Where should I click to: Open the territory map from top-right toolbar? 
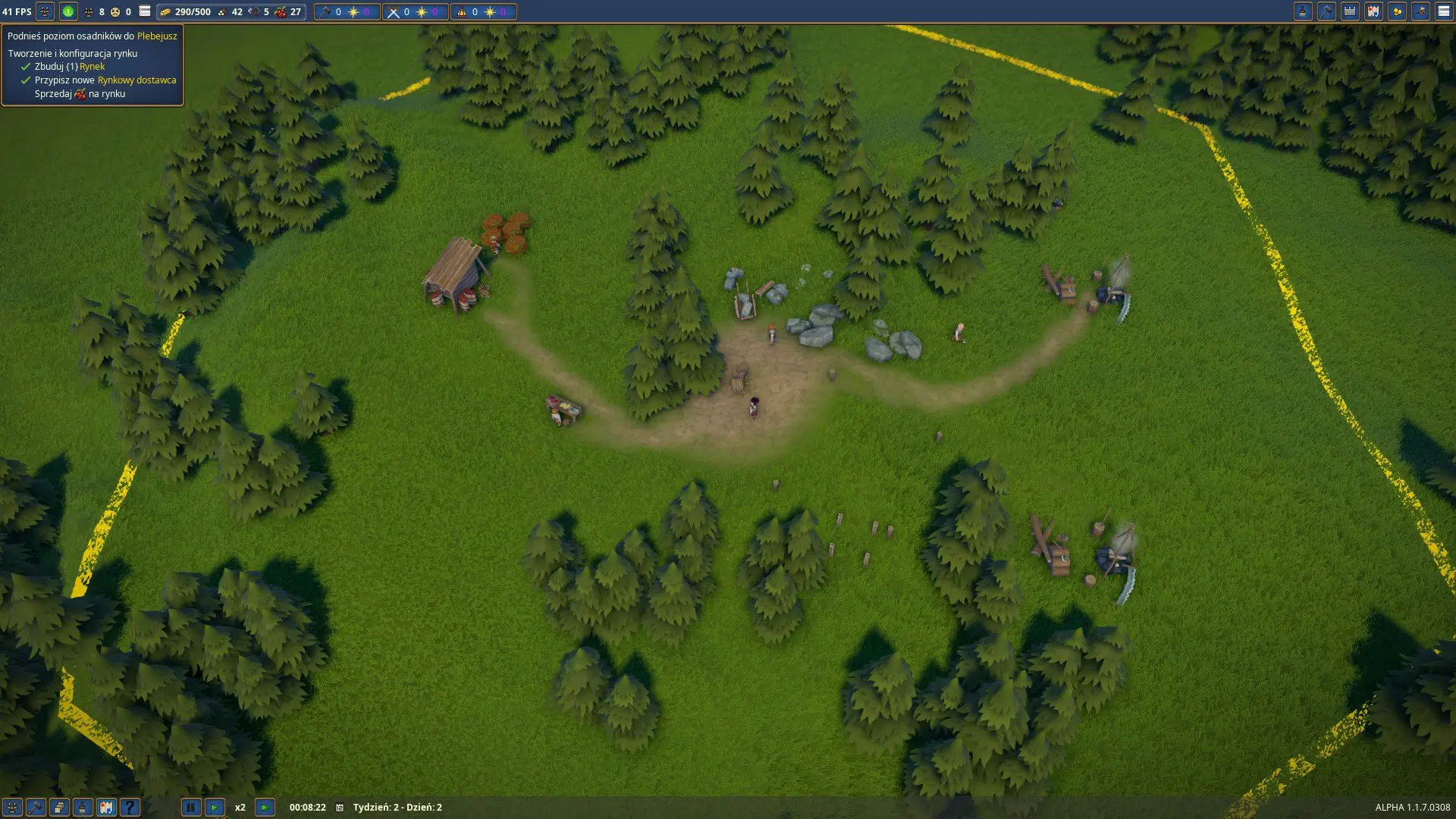coord(1373,11)
